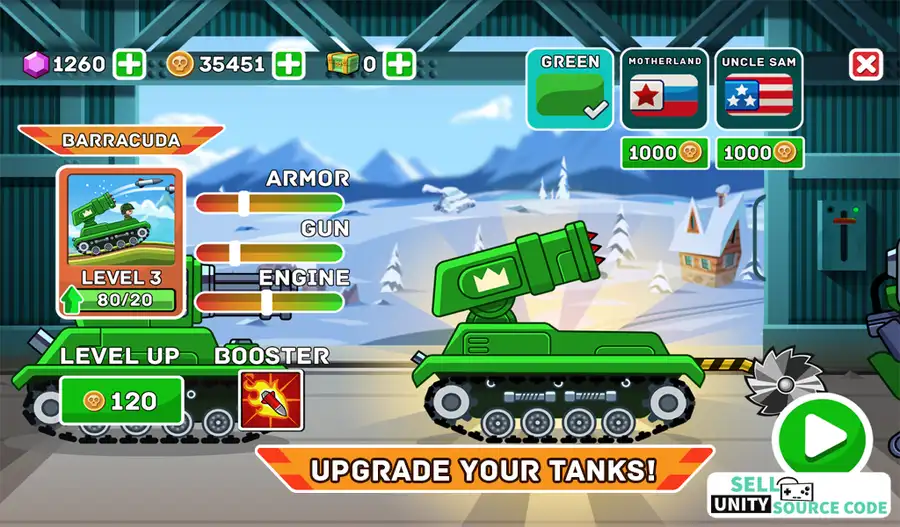Activate the rocket Booster icon
Screen dimensions: 900x527
coord(270,400)
